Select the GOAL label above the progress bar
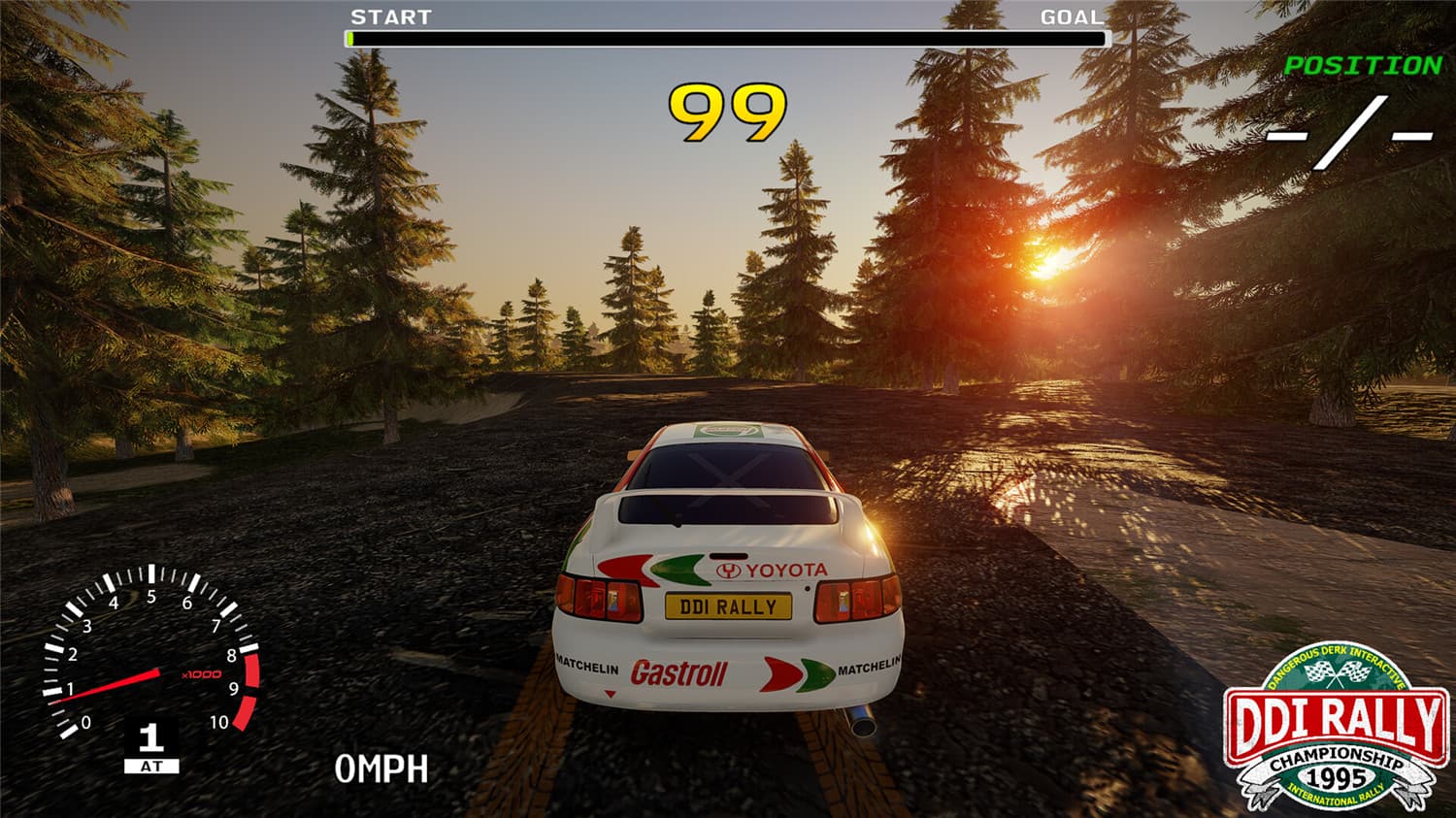 1070,16
